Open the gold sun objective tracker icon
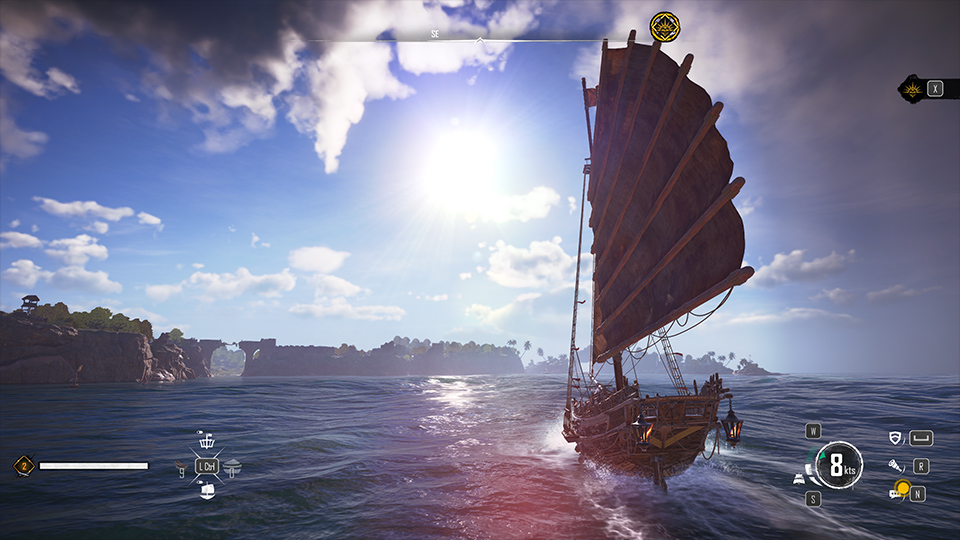 912,88
